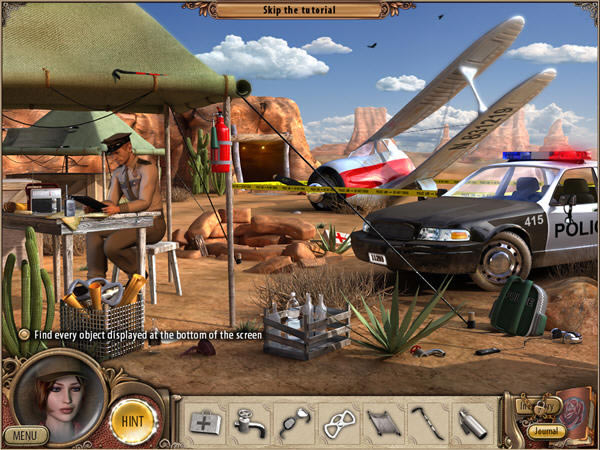Use the gold Hint button

point(132,421)
